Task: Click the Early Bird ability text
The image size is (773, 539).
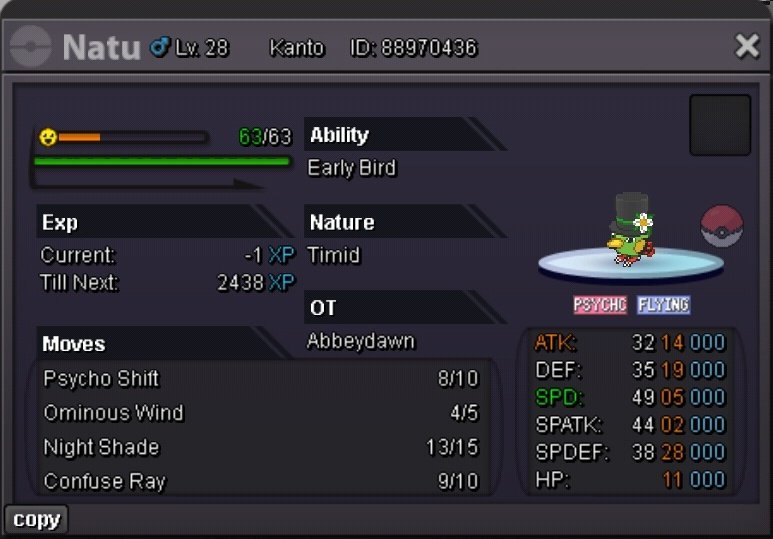Action: pos(352,168)
